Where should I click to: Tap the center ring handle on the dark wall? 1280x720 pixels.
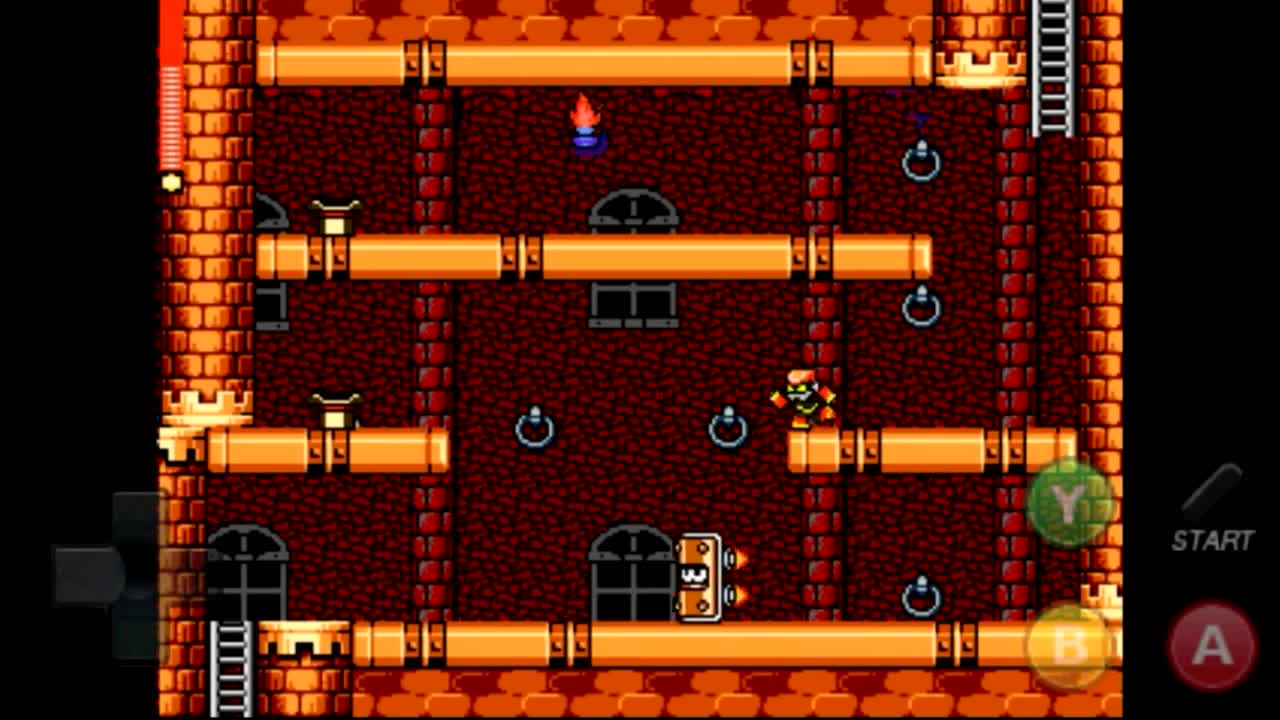click(x=535, y=430)
